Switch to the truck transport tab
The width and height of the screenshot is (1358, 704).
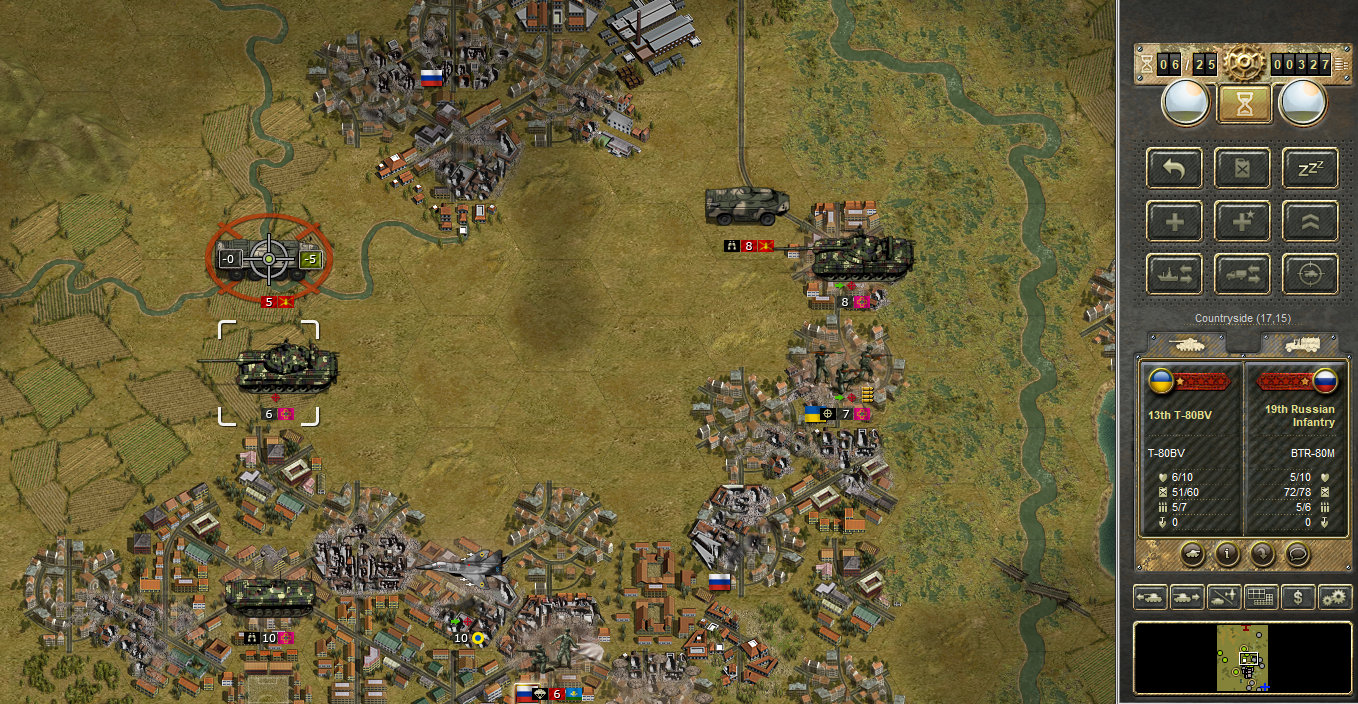tap(1298, 344)
